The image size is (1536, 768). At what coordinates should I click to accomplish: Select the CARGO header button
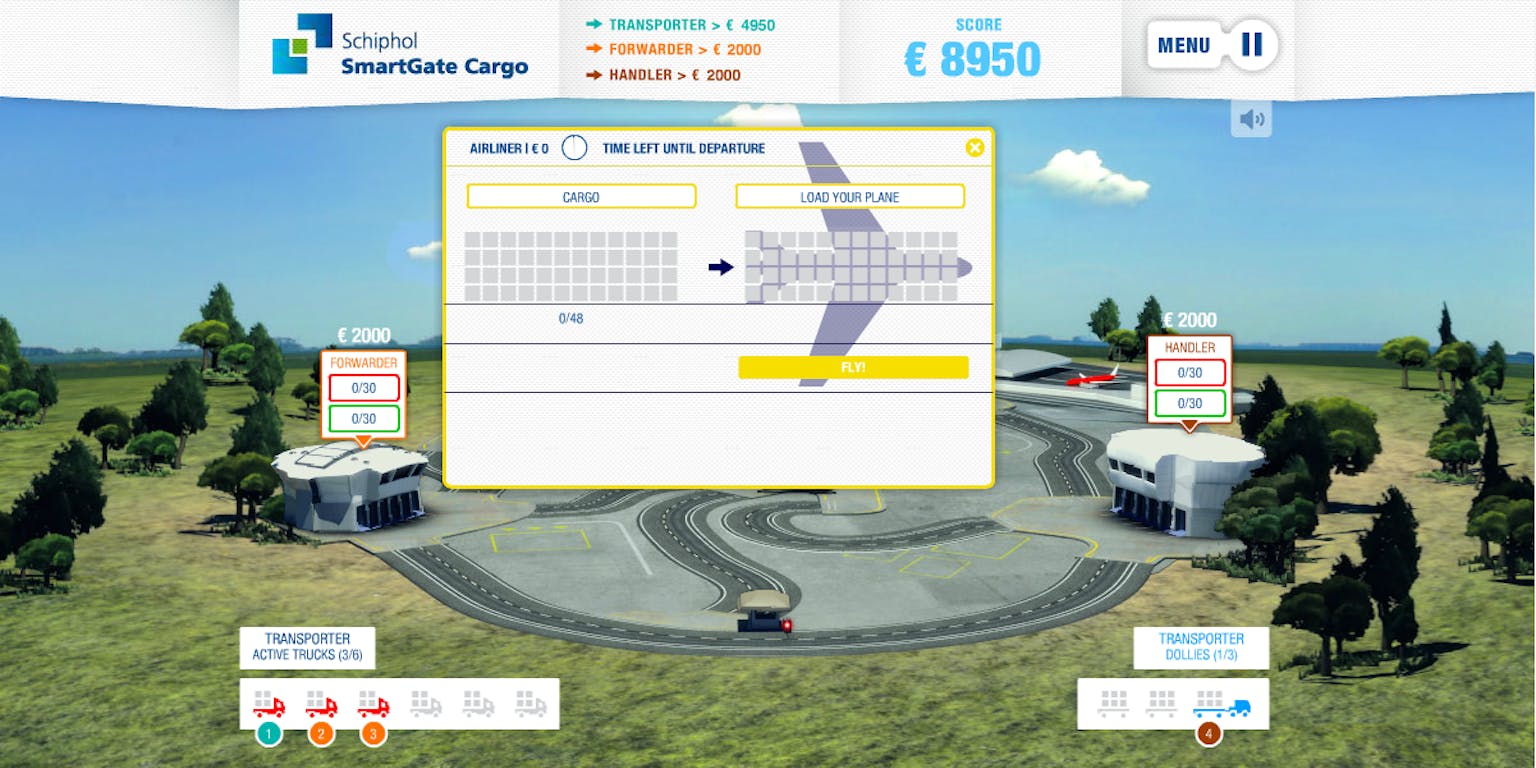pyautogui.click(x=581, y=197)
